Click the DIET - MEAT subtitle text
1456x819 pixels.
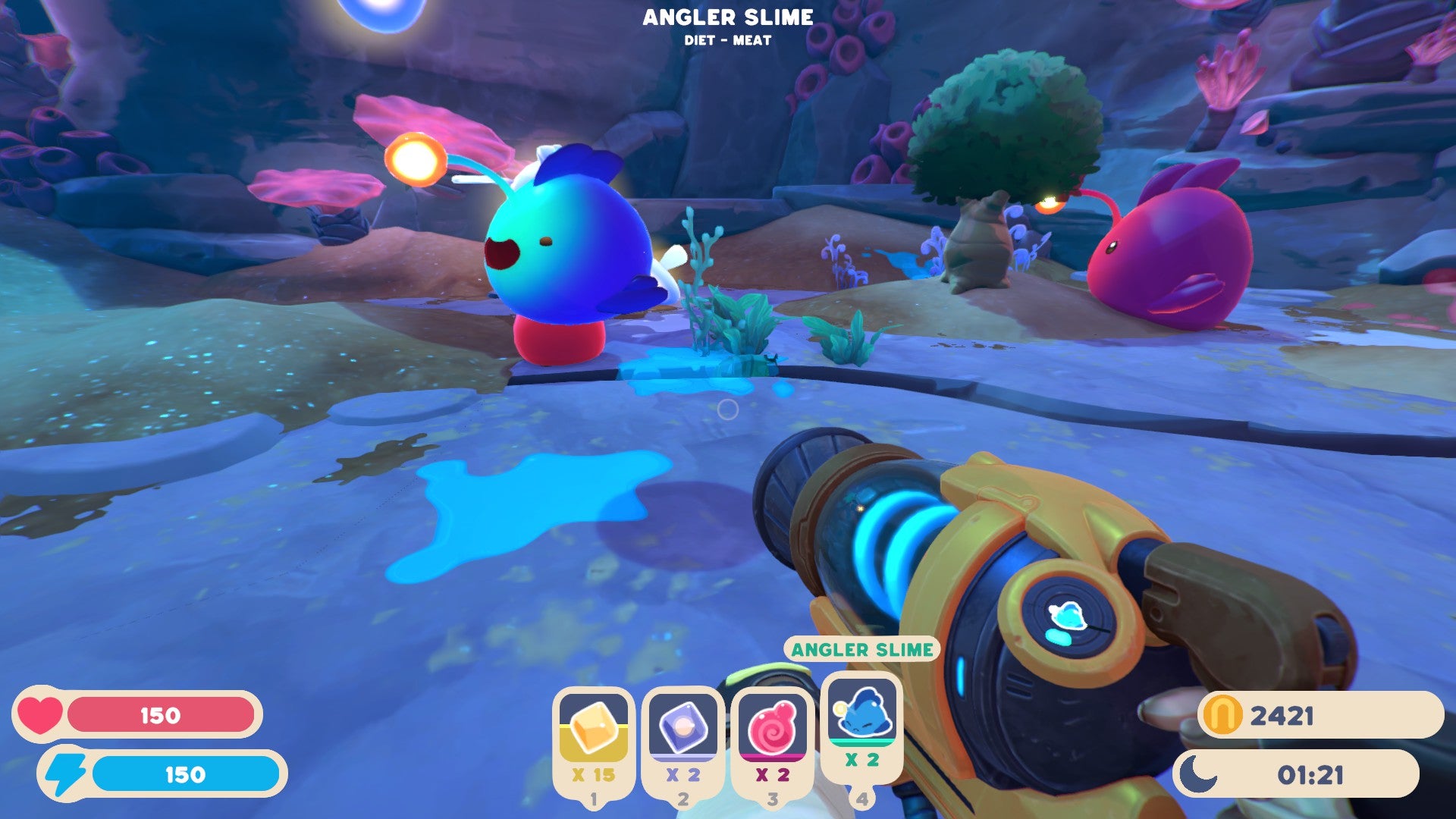730,39
